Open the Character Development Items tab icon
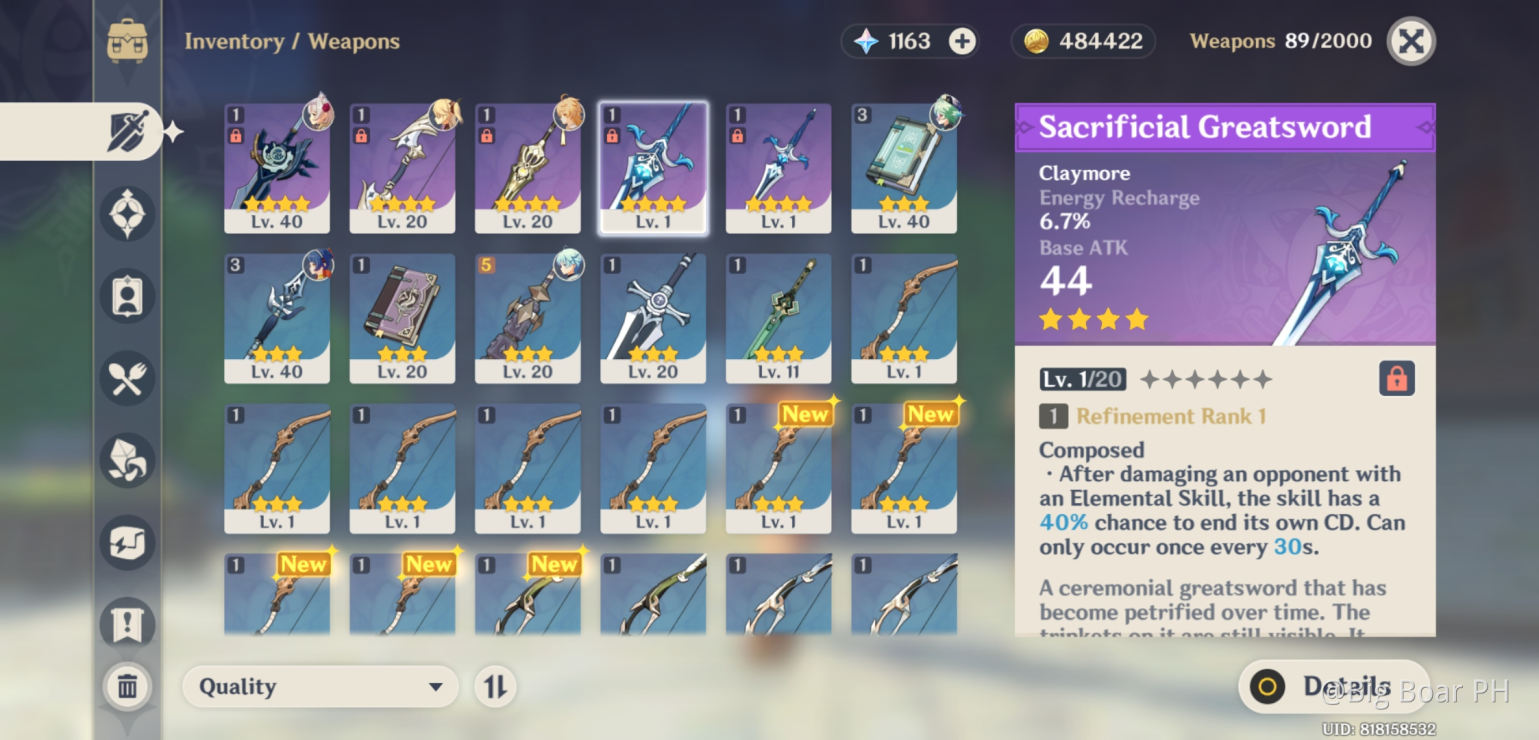The width and height of the screenshot is (1539, 740). pyautogui.click(x=127, y=296)
